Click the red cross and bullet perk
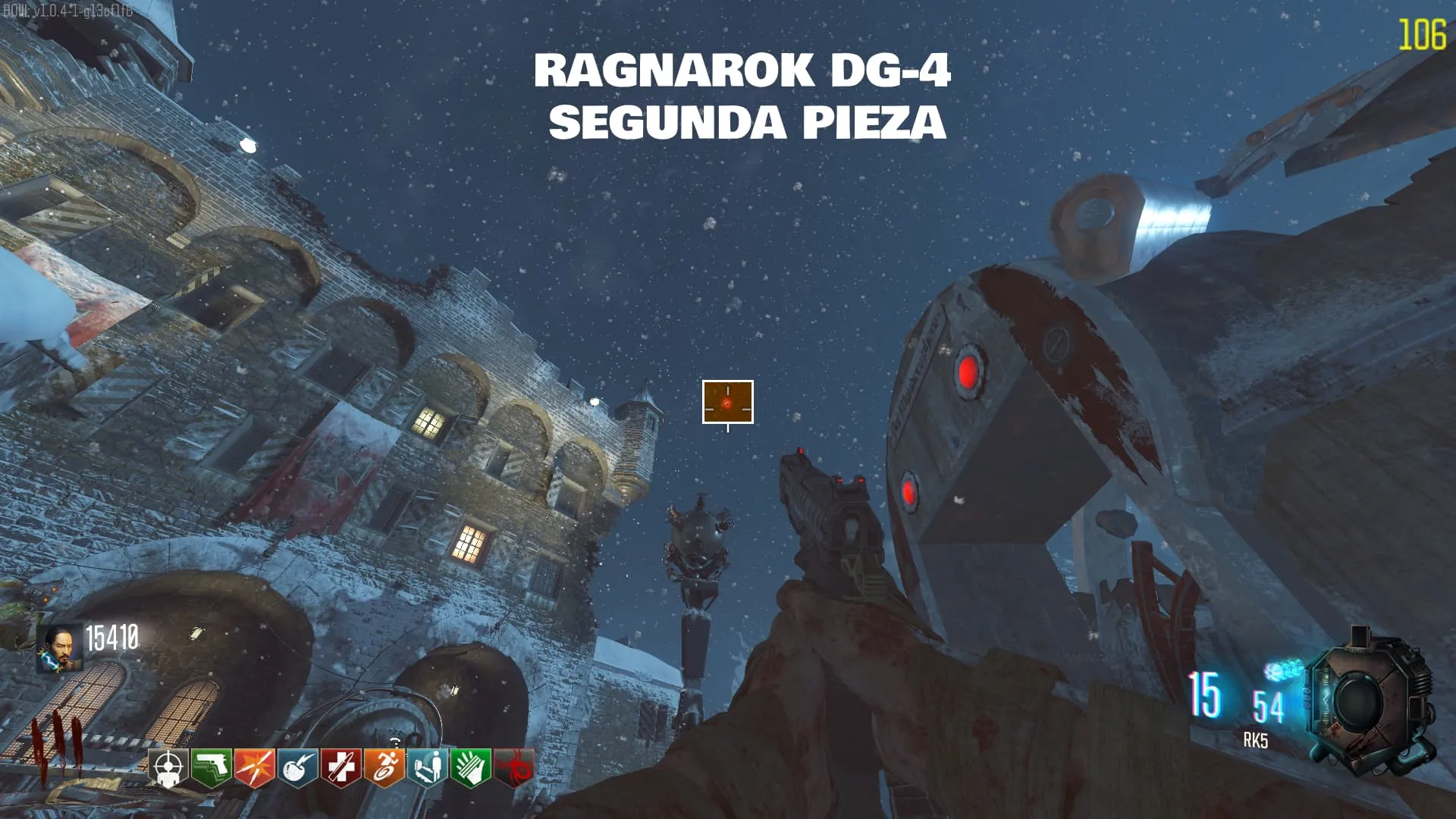 [340, 768]
